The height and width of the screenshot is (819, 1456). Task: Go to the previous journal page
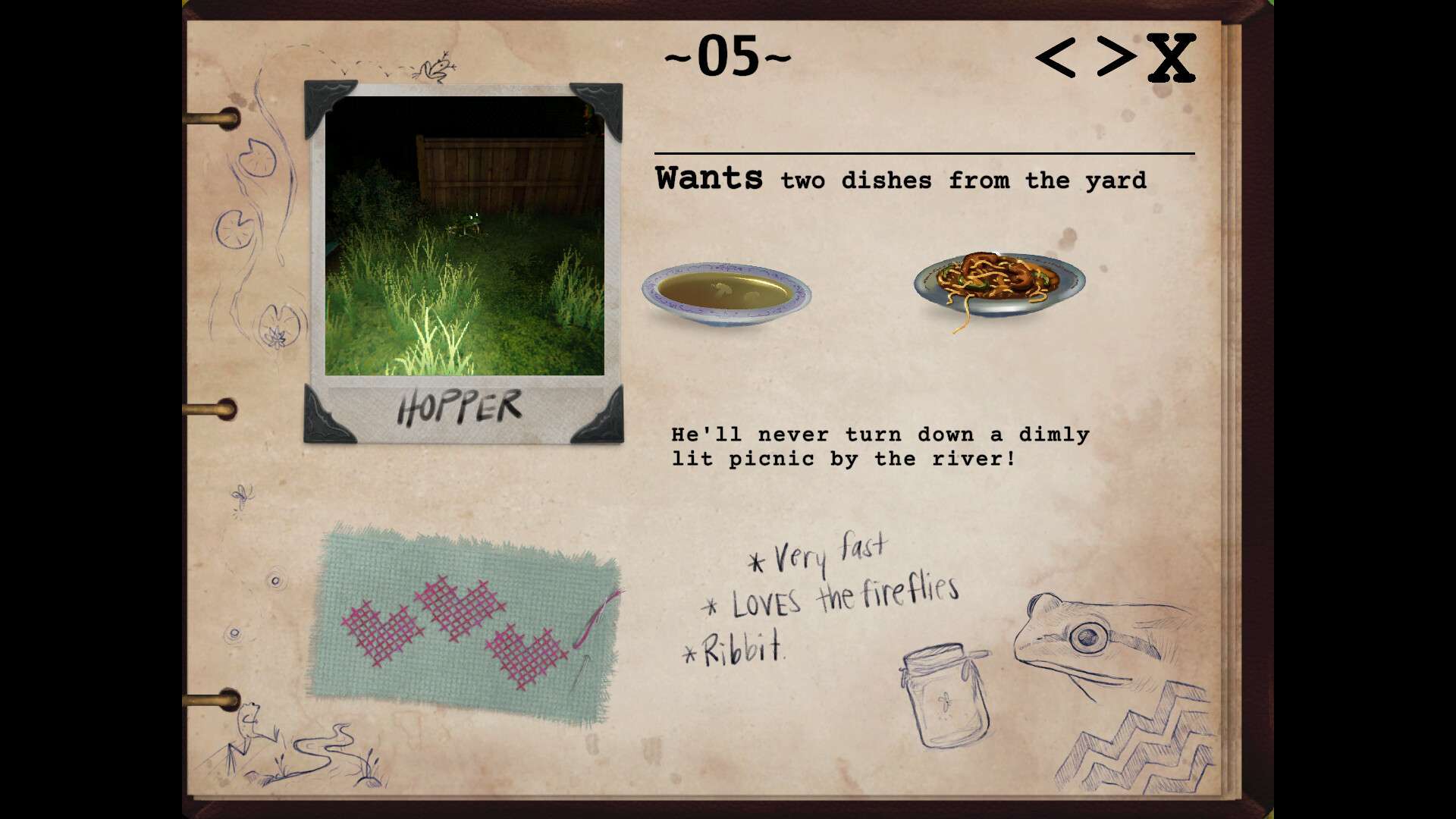click(1056, 58)
